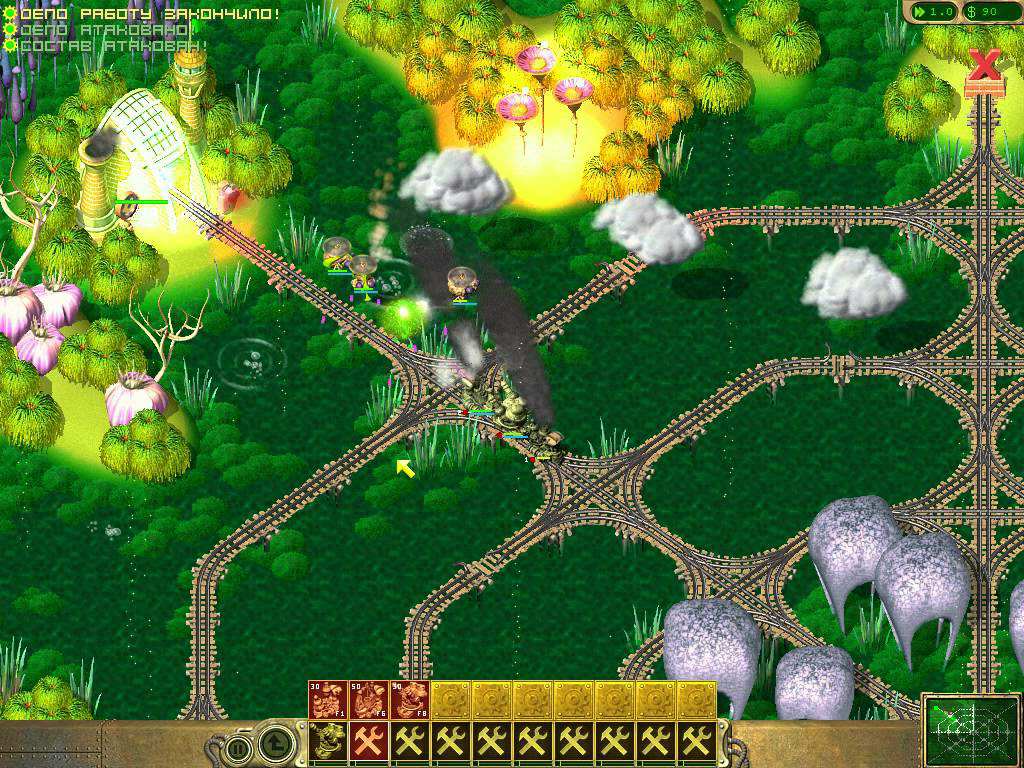
Task: Click the red highlighted hammer-and-wrench slot
Action: (369, 741)
